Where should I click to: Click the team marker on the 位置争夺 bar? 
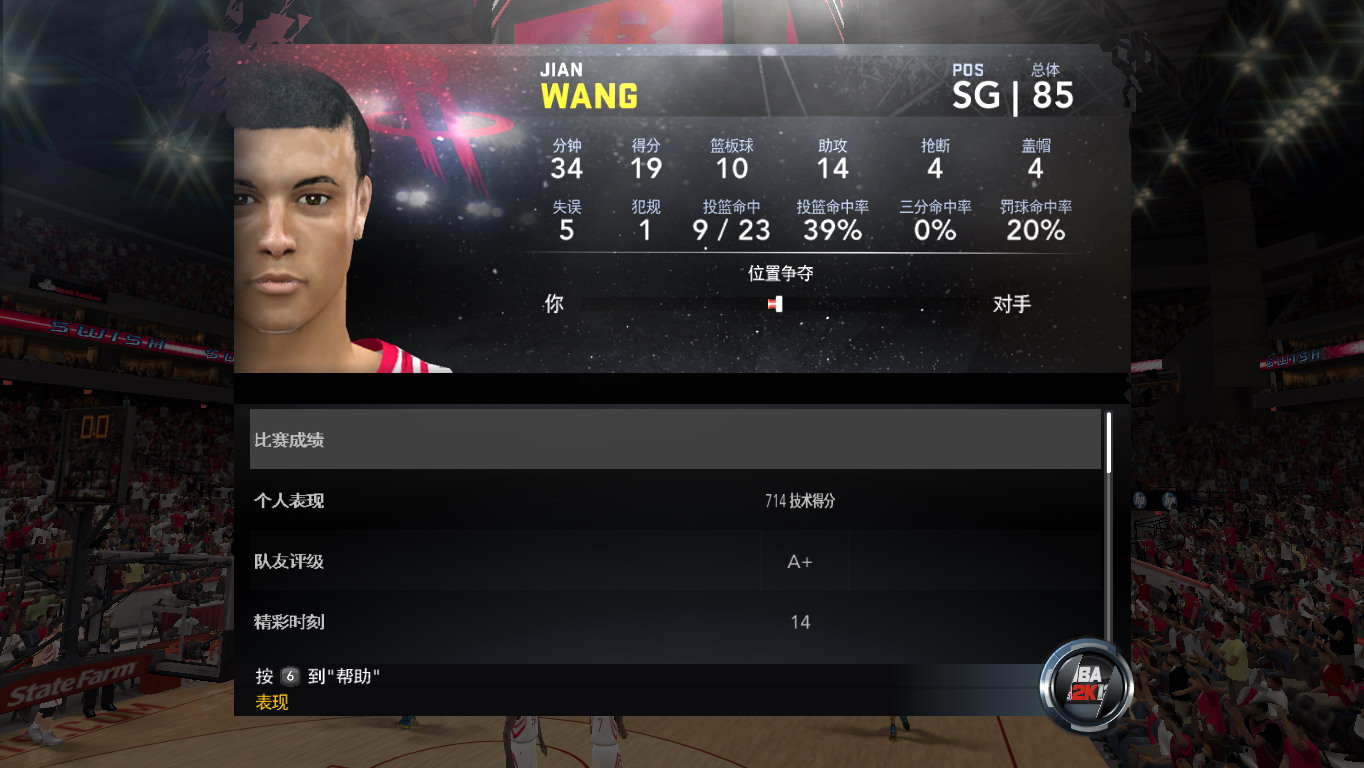pyautogui.click(x=775, y=304)
